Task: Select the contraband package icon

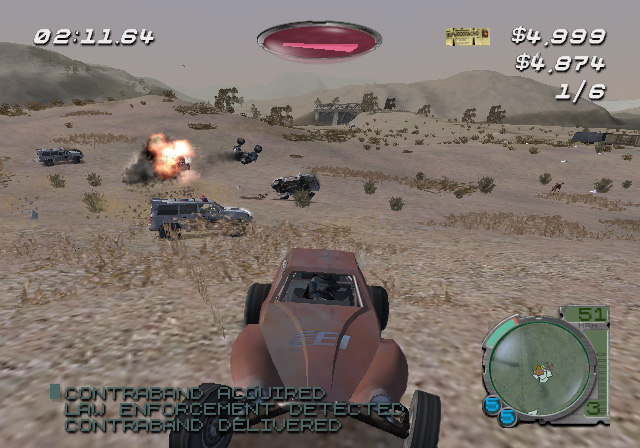Action: 467,37
